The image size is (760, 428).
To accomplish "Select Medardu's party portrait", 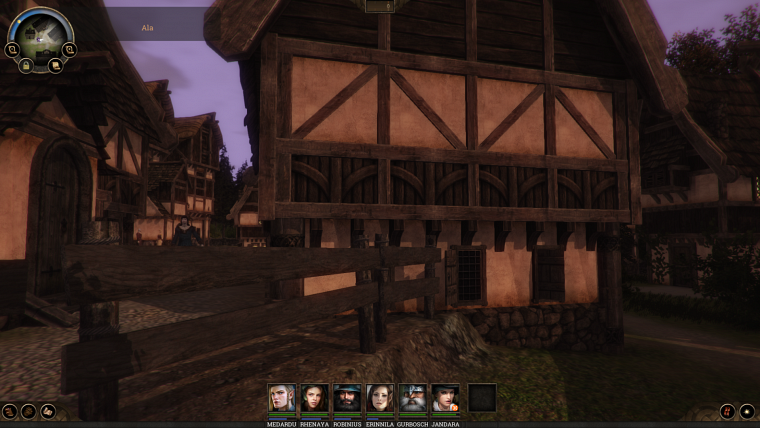I will pyautogui.click(x=282, y=398).
